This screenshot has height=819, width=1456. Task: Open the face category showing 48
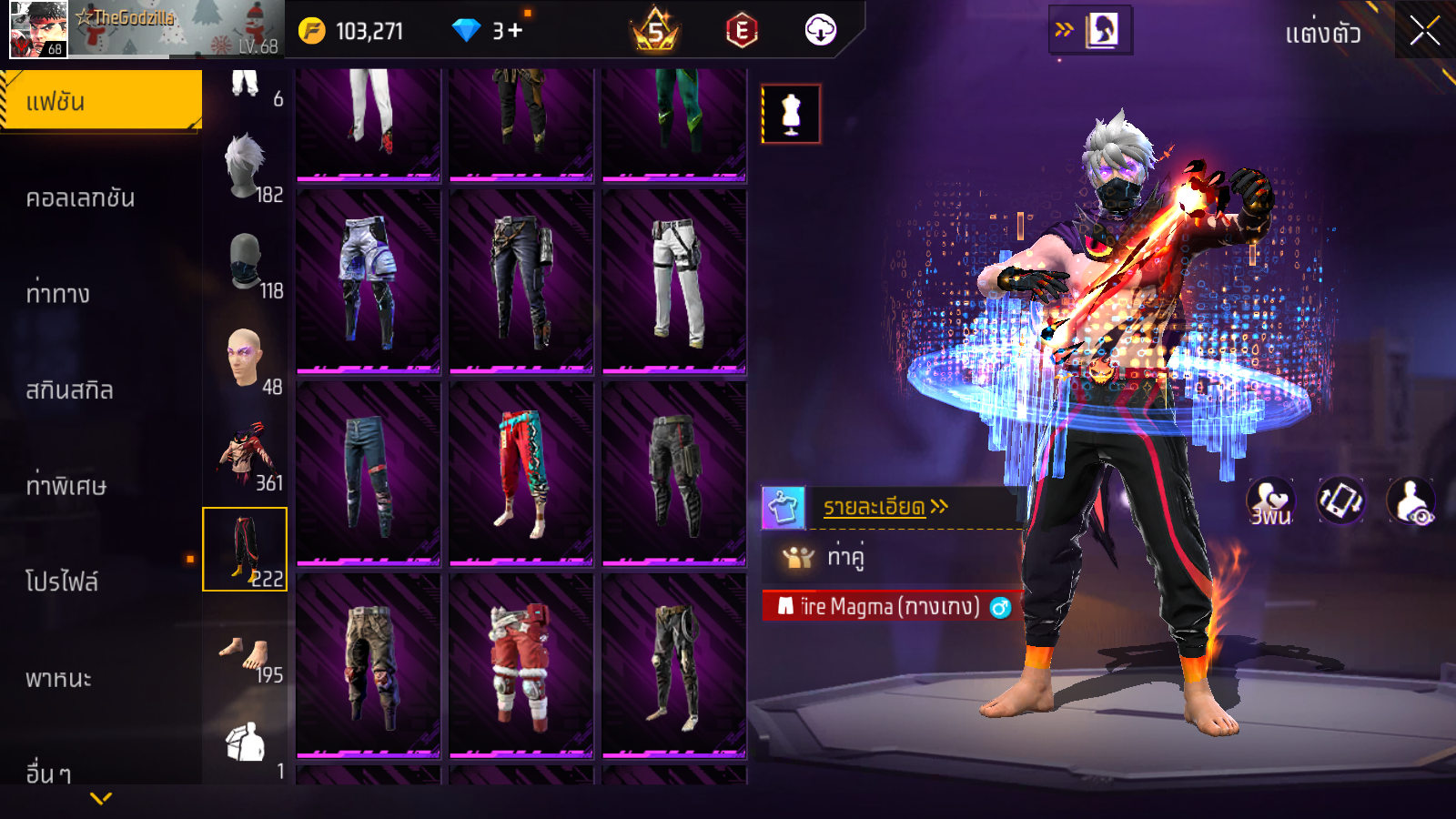246,360
